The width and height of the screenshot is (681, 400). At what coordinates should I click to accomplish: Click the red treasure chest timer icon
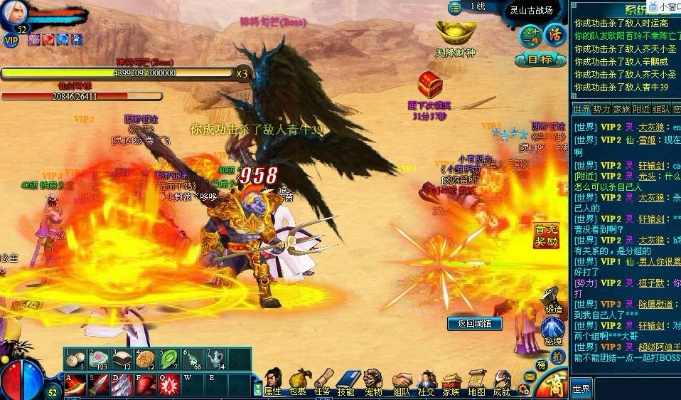pyautogui.click(x=431, y=84)
